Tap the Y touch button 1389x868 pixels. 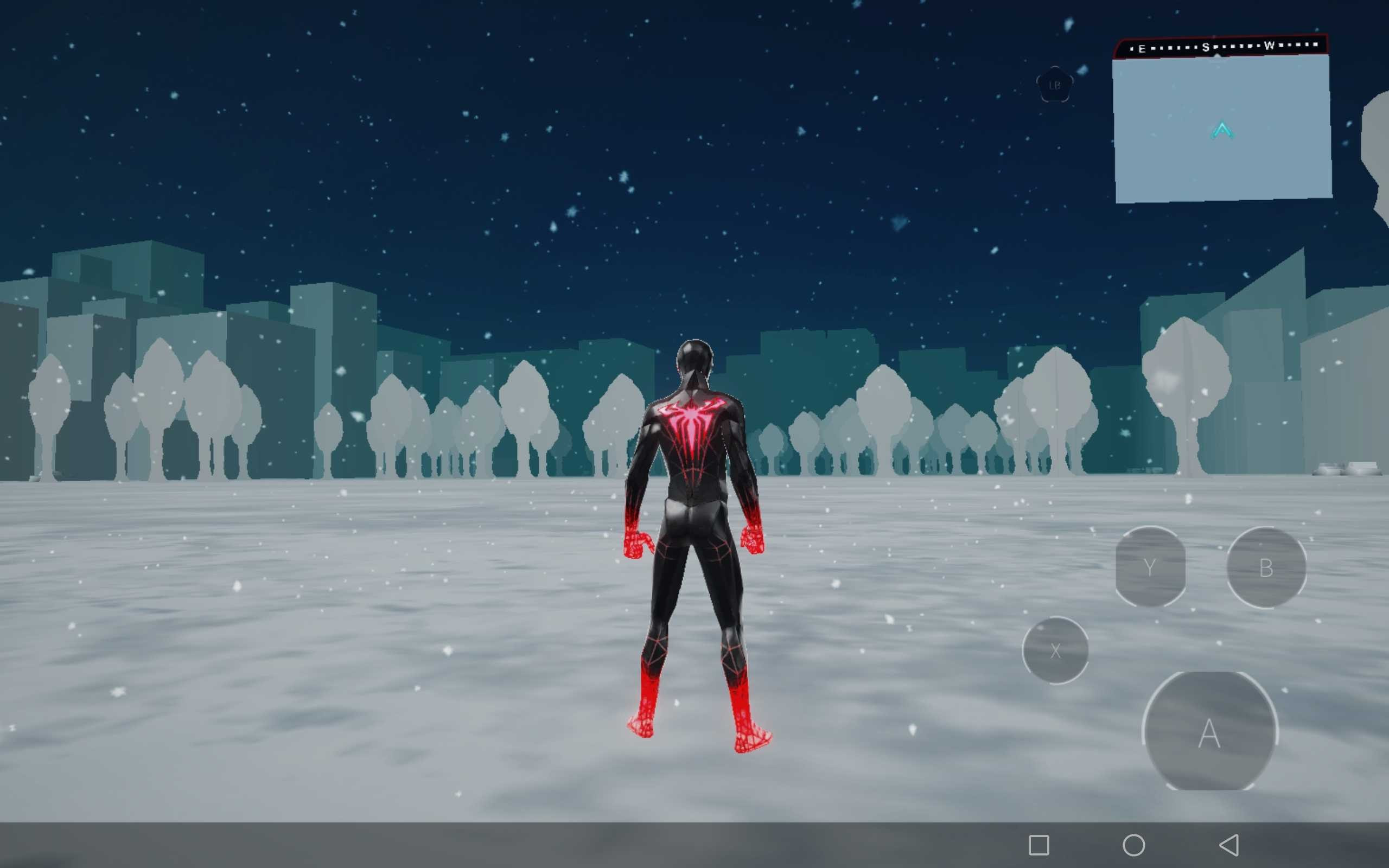[x=1150, y=567]
